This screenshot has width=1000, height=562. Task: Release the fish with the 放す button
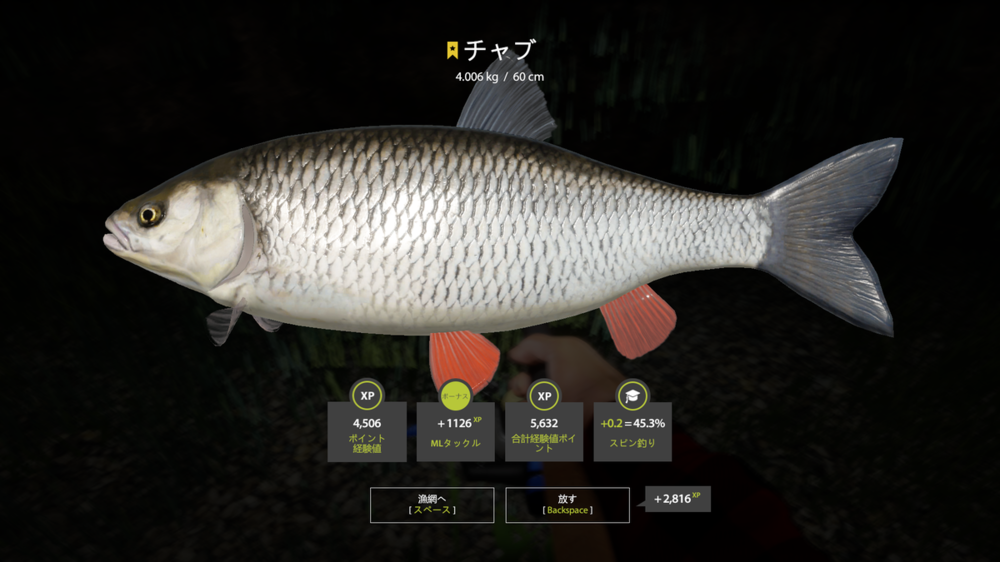(x=567, y=504)
